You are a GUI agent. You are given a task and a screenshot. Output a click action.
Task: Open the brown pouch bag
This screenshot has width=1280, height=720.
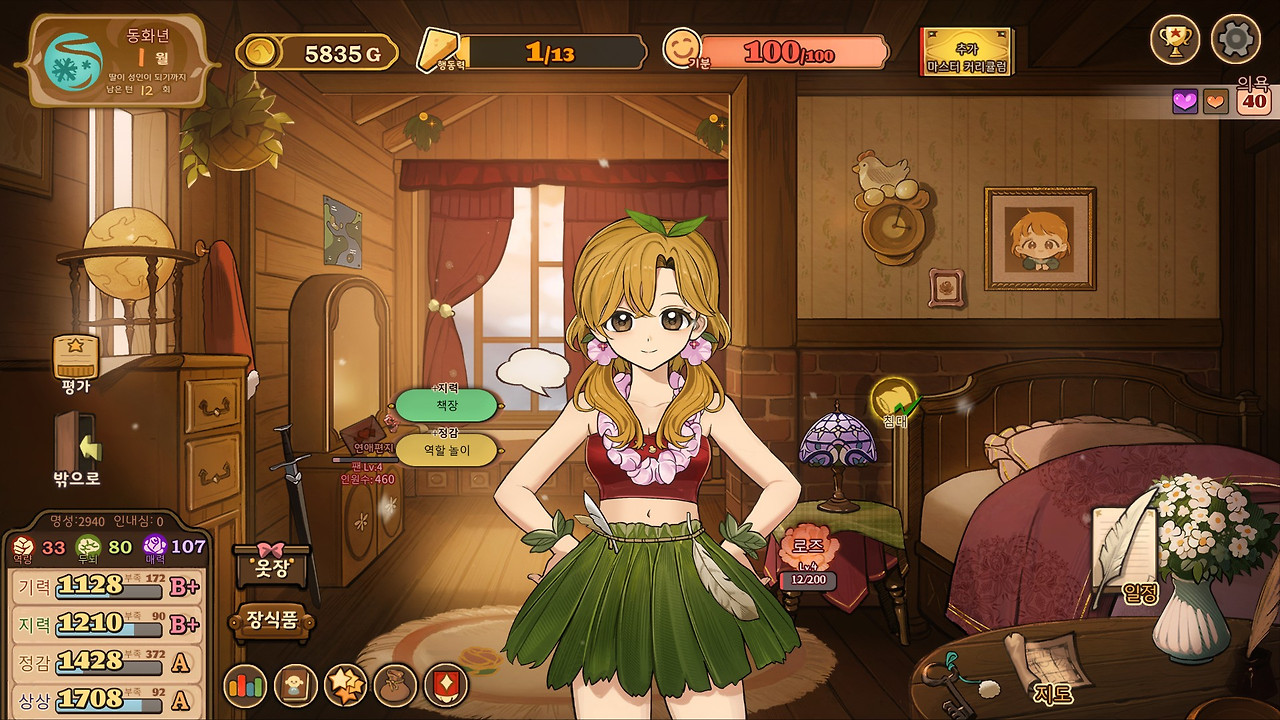395,685
